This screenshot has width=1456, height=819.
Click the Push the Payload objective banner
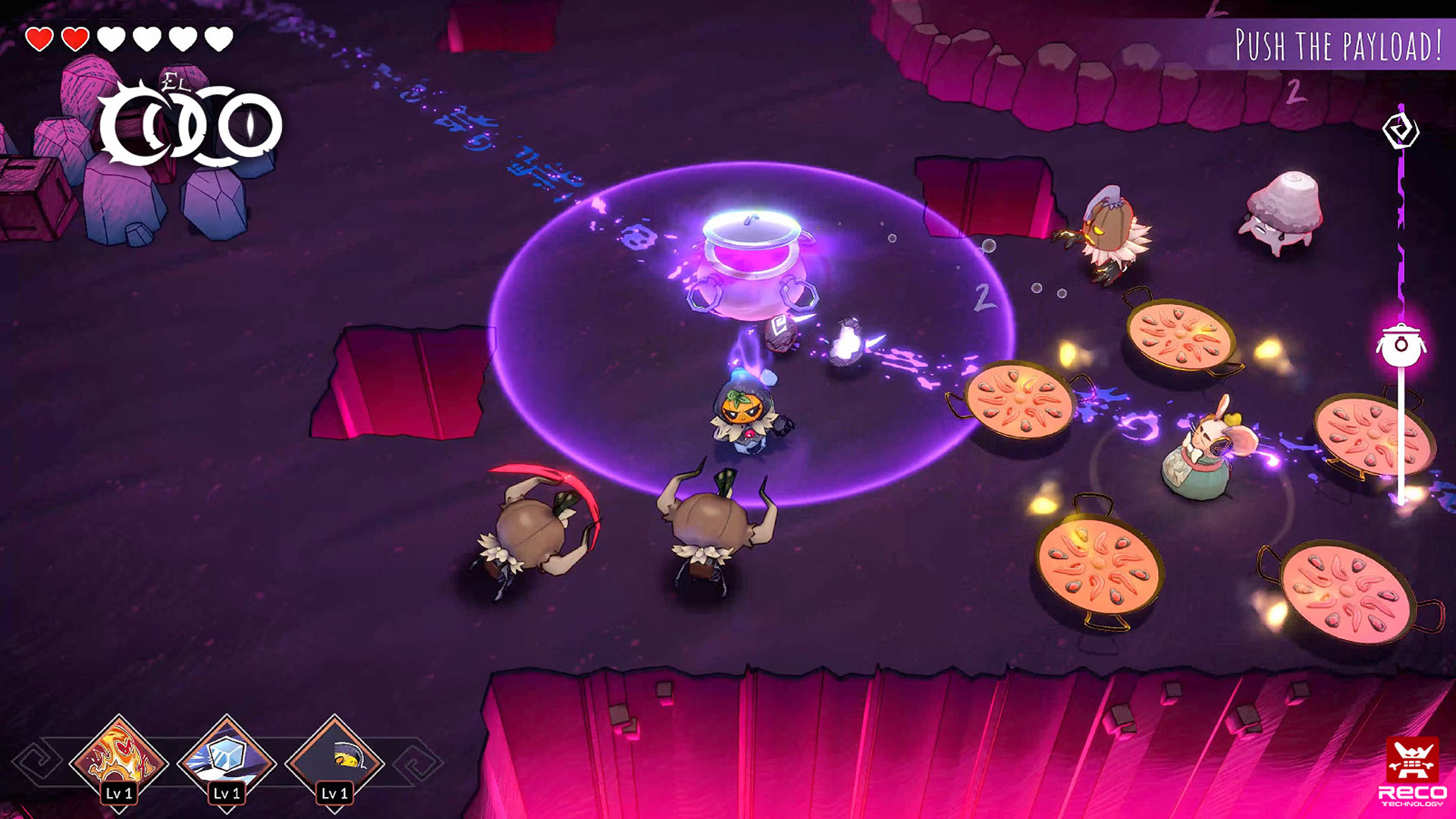click(1338, 45)
